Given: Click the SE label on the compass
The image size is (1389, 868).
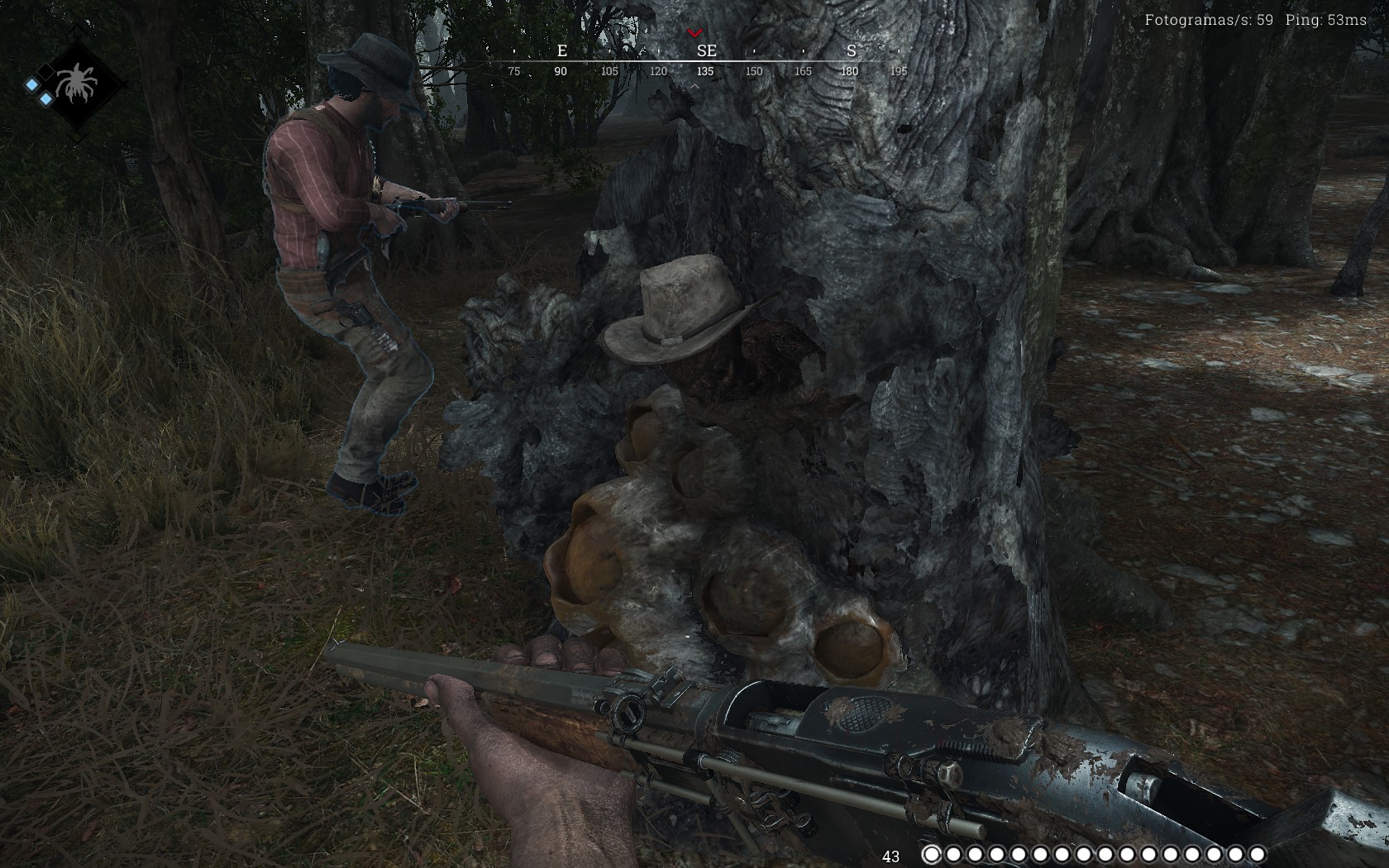Looking at the screenshot, I should click(705, 50).
